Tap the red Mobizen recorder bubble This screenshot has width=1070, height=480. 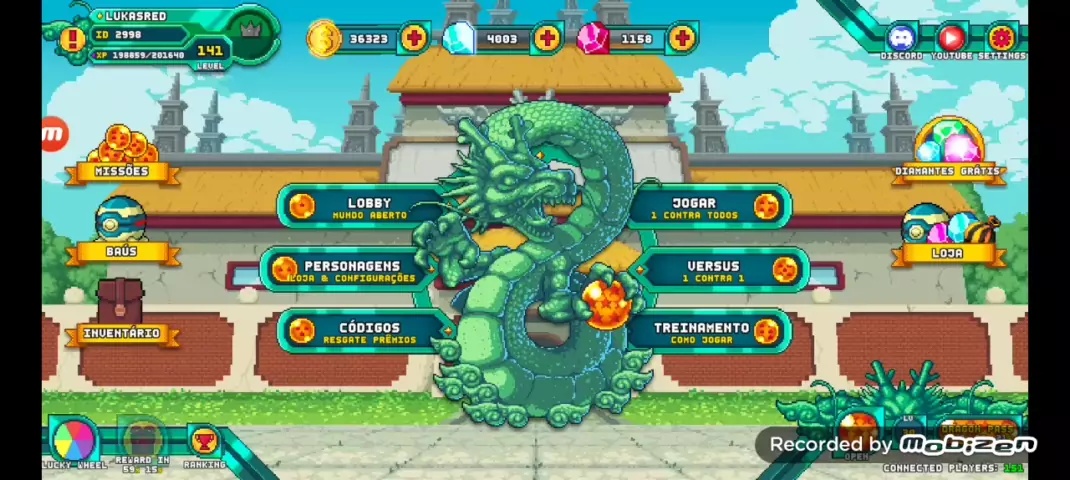(54, 134)
